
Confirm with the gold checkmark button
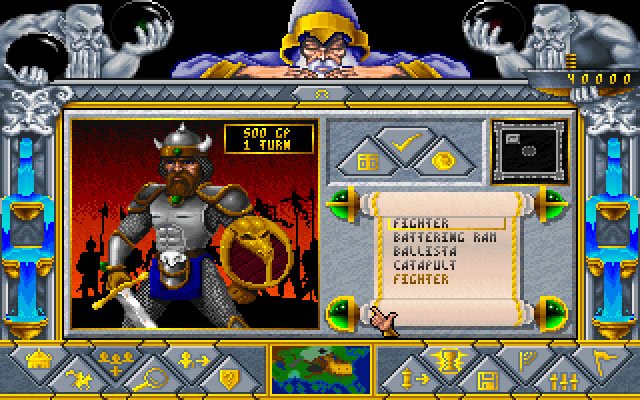[x=406, y=146]
